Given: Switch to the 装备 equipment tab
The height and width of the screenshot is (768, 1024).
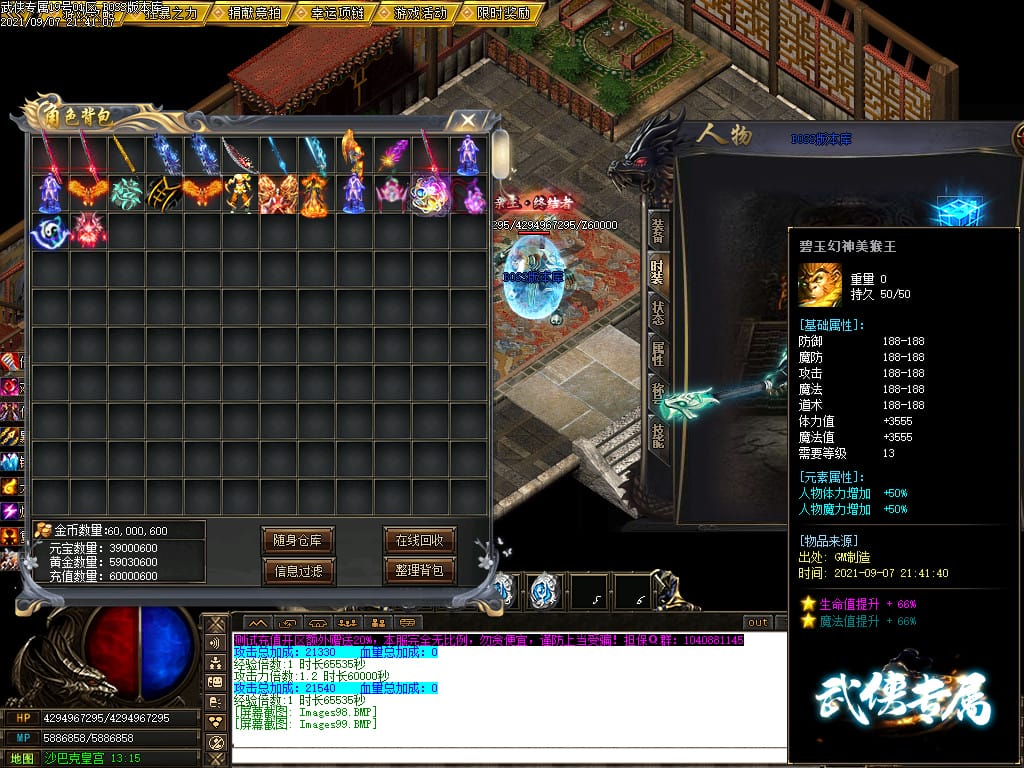Looking at the screenshot, I should coord(657,229).
